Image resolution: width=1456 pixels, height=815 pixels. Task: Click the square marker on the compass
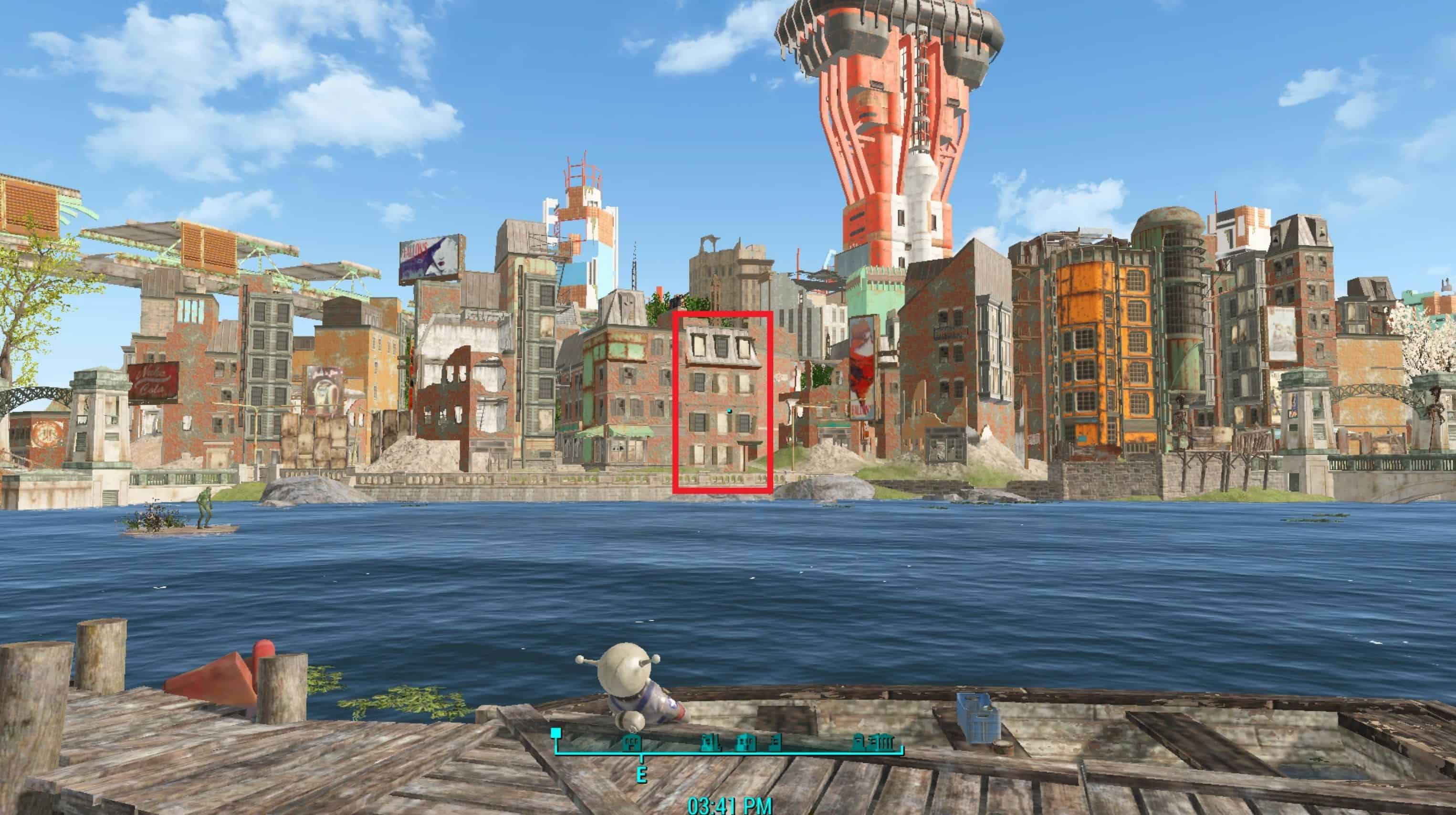556,733
